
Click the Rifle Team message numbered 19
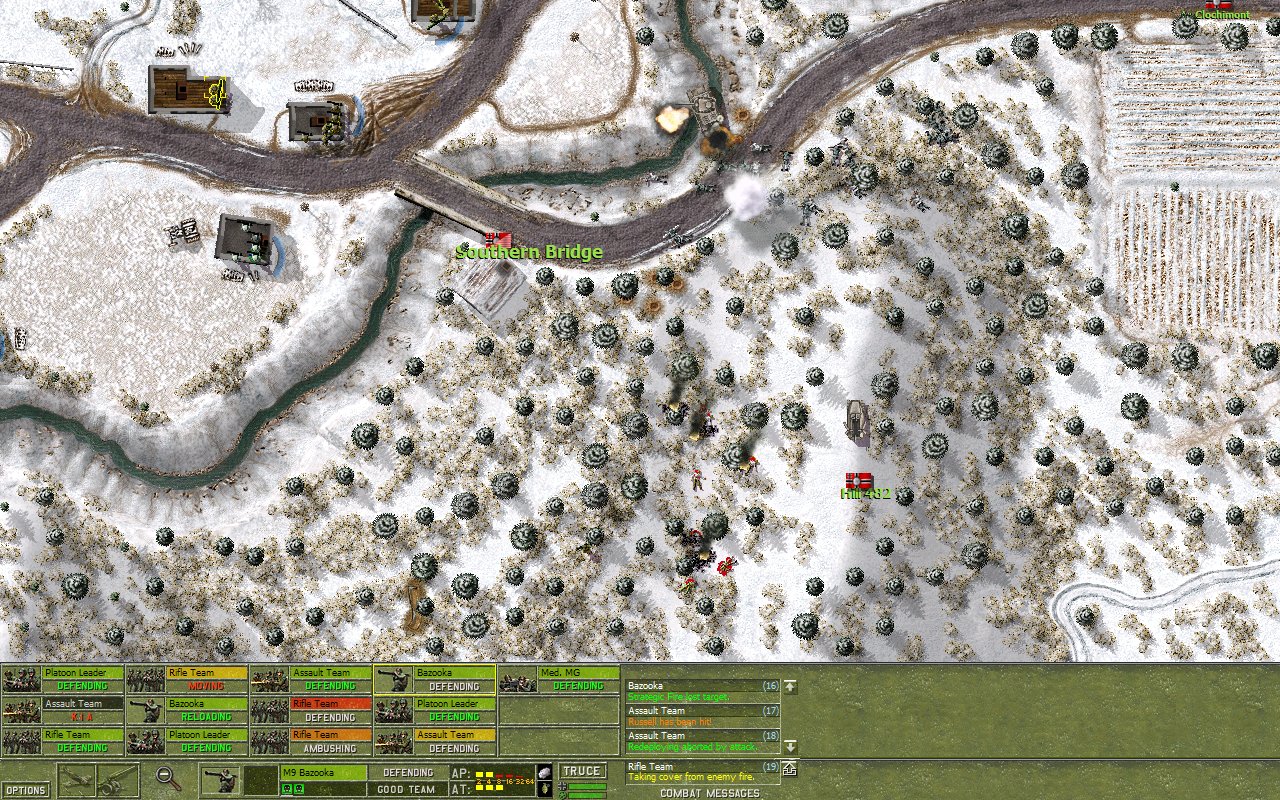702,771
